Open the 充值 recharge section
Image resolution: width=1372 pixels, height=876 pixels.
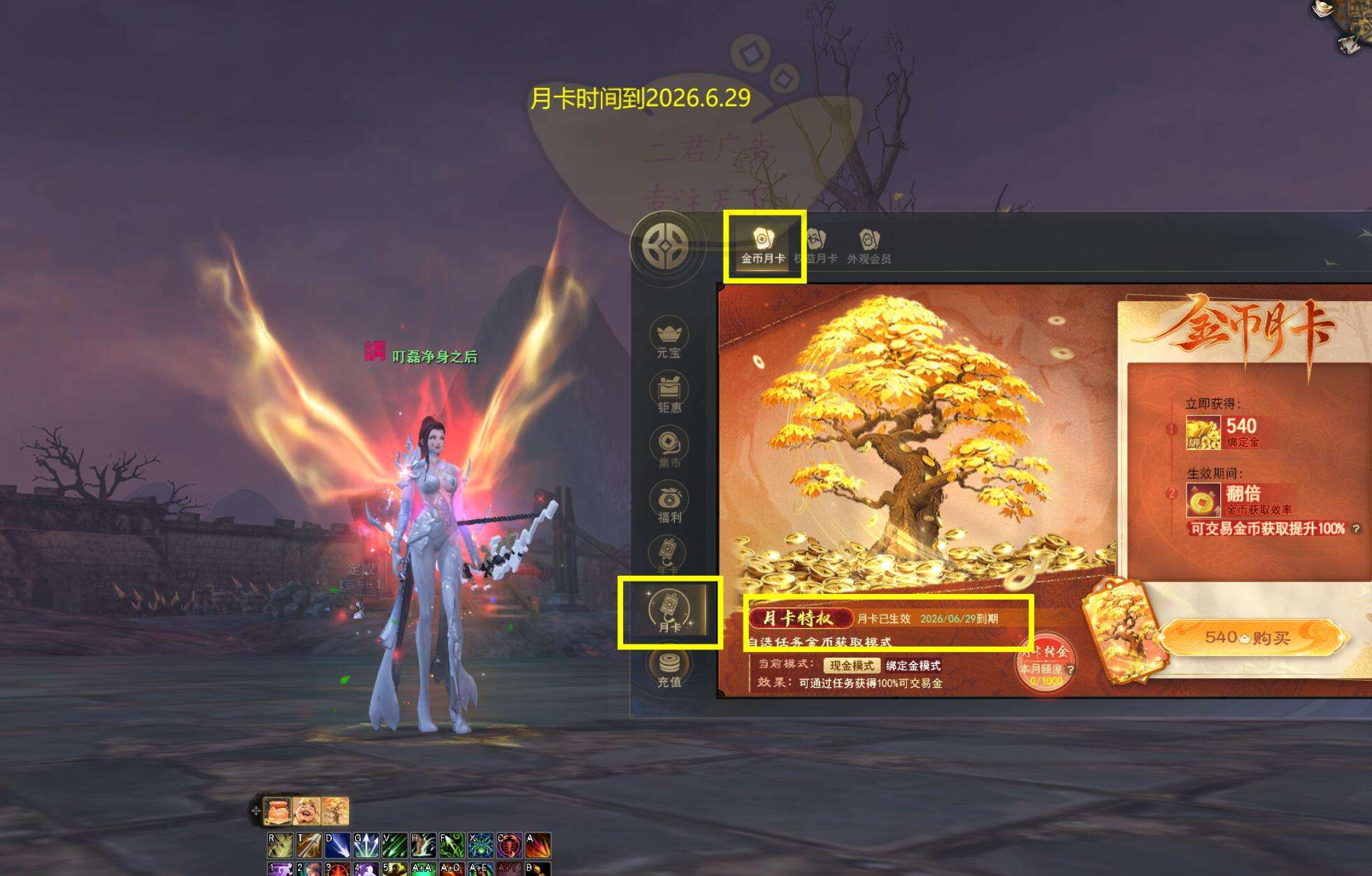(669, 668)
